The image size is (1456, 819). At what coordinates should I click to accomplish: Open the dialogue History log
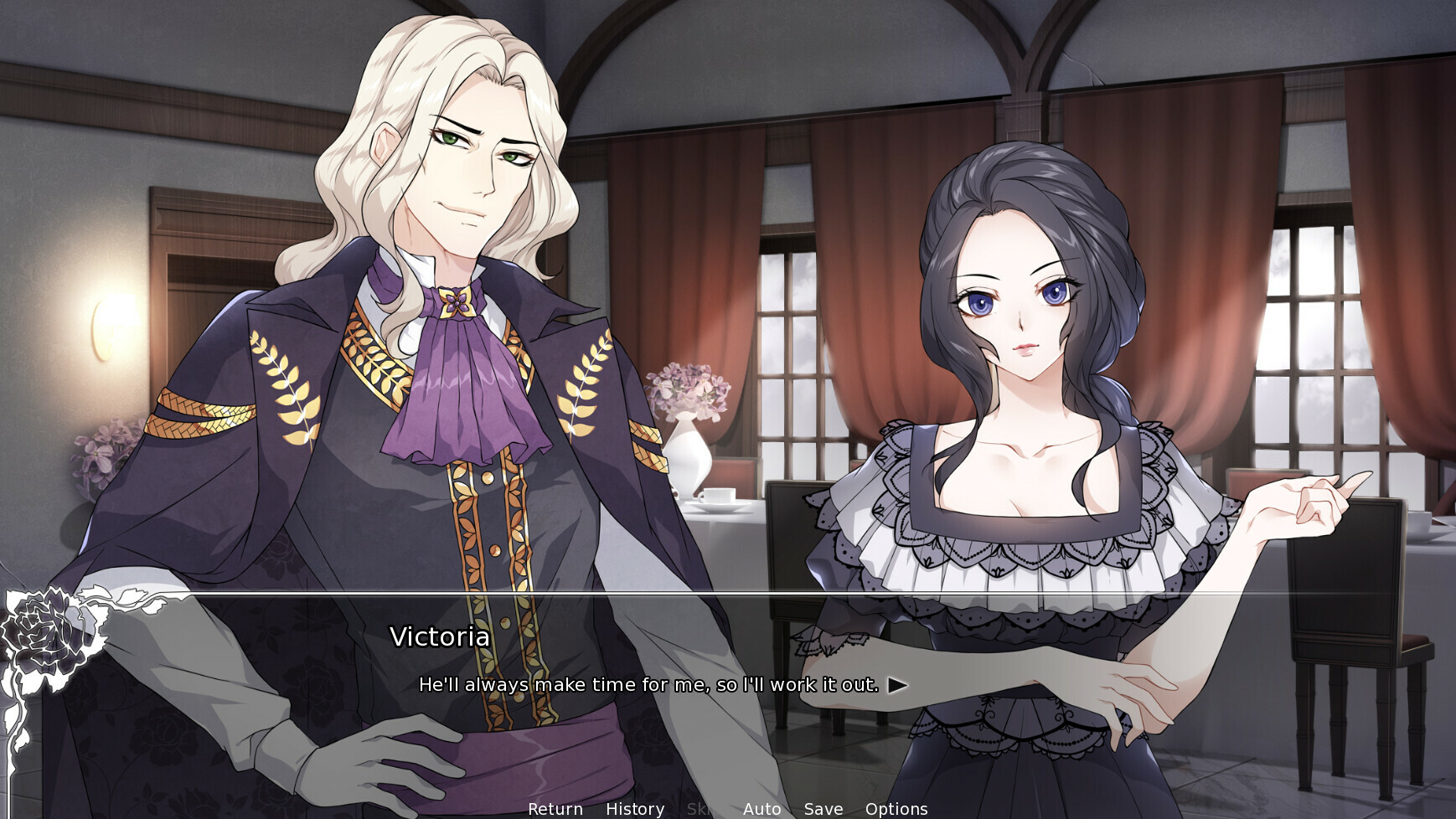[x=634, y=809]
